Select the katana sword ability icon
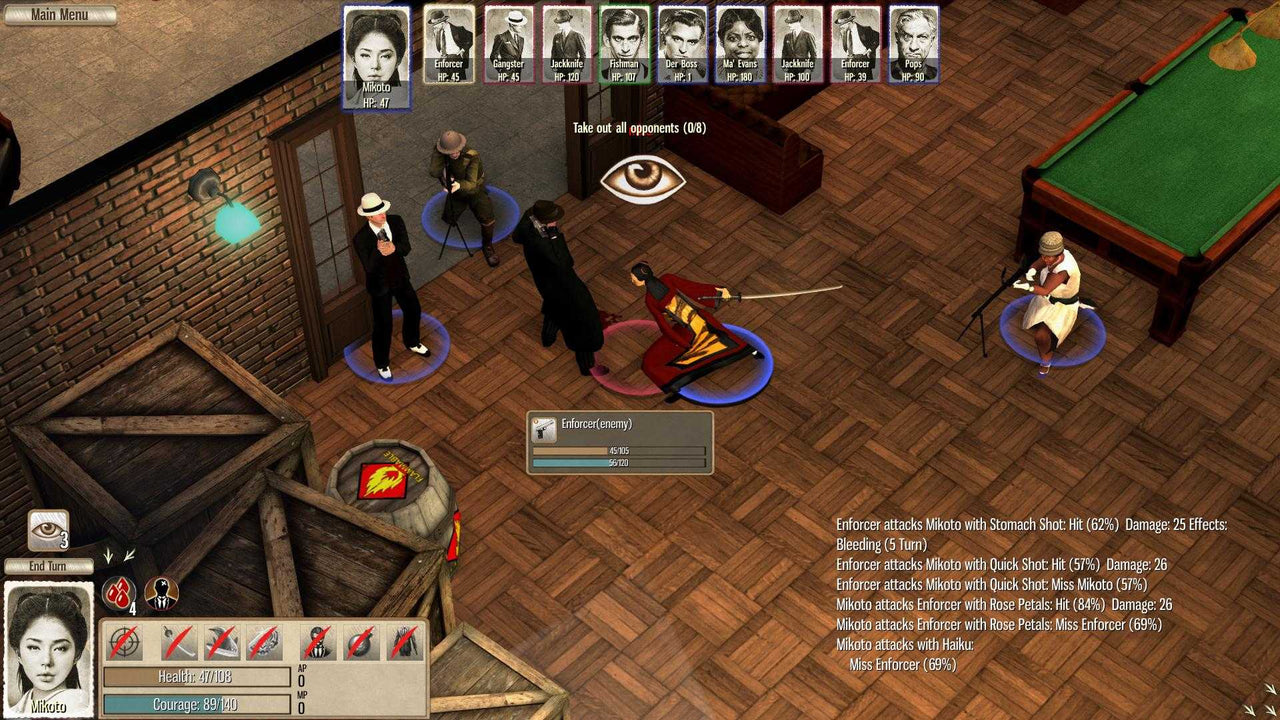The image size is (1280, 720). pyautogui.click(x=179, y=642)
